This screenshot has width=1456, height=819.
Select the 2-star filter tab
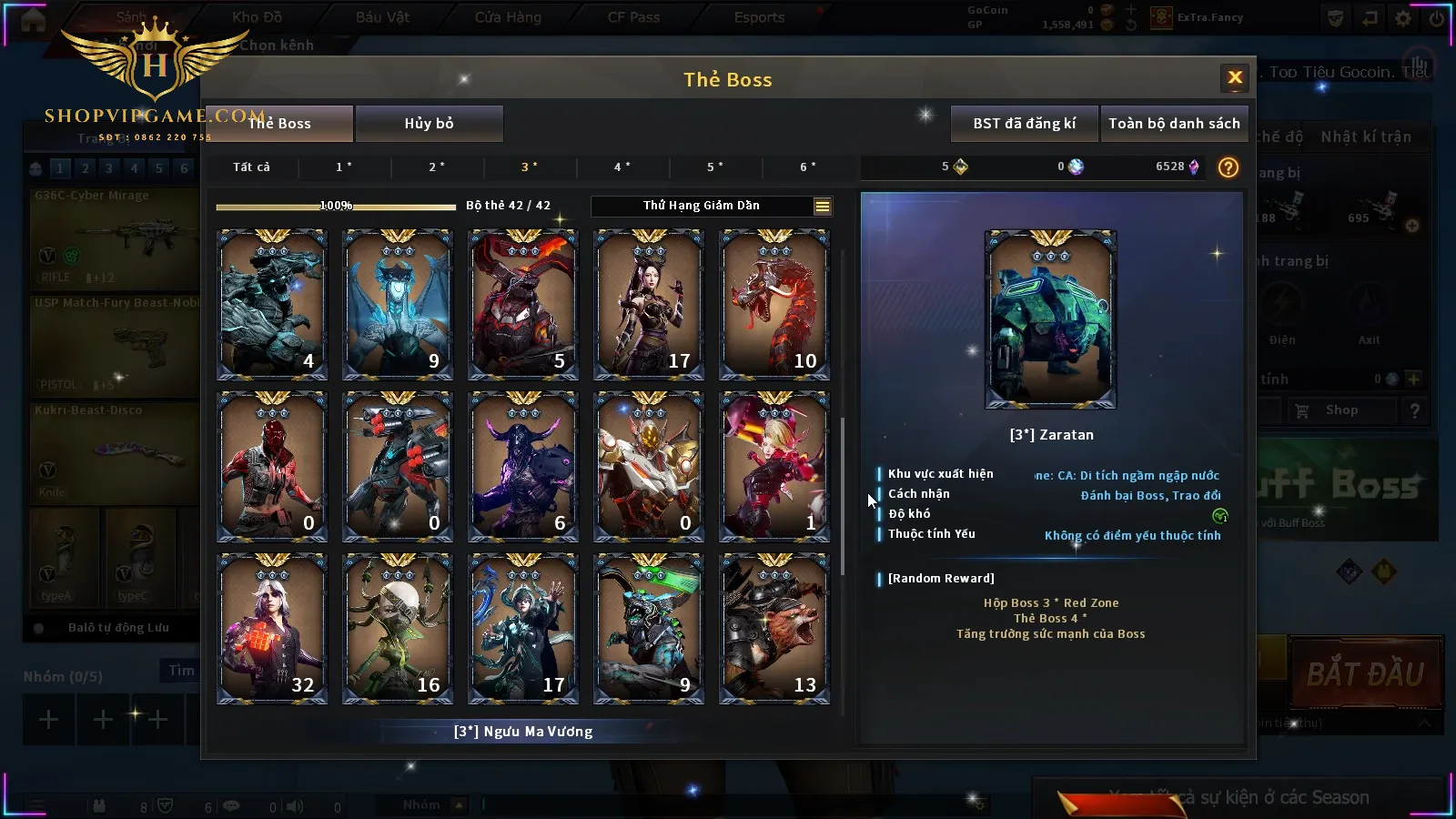[437, 167]
